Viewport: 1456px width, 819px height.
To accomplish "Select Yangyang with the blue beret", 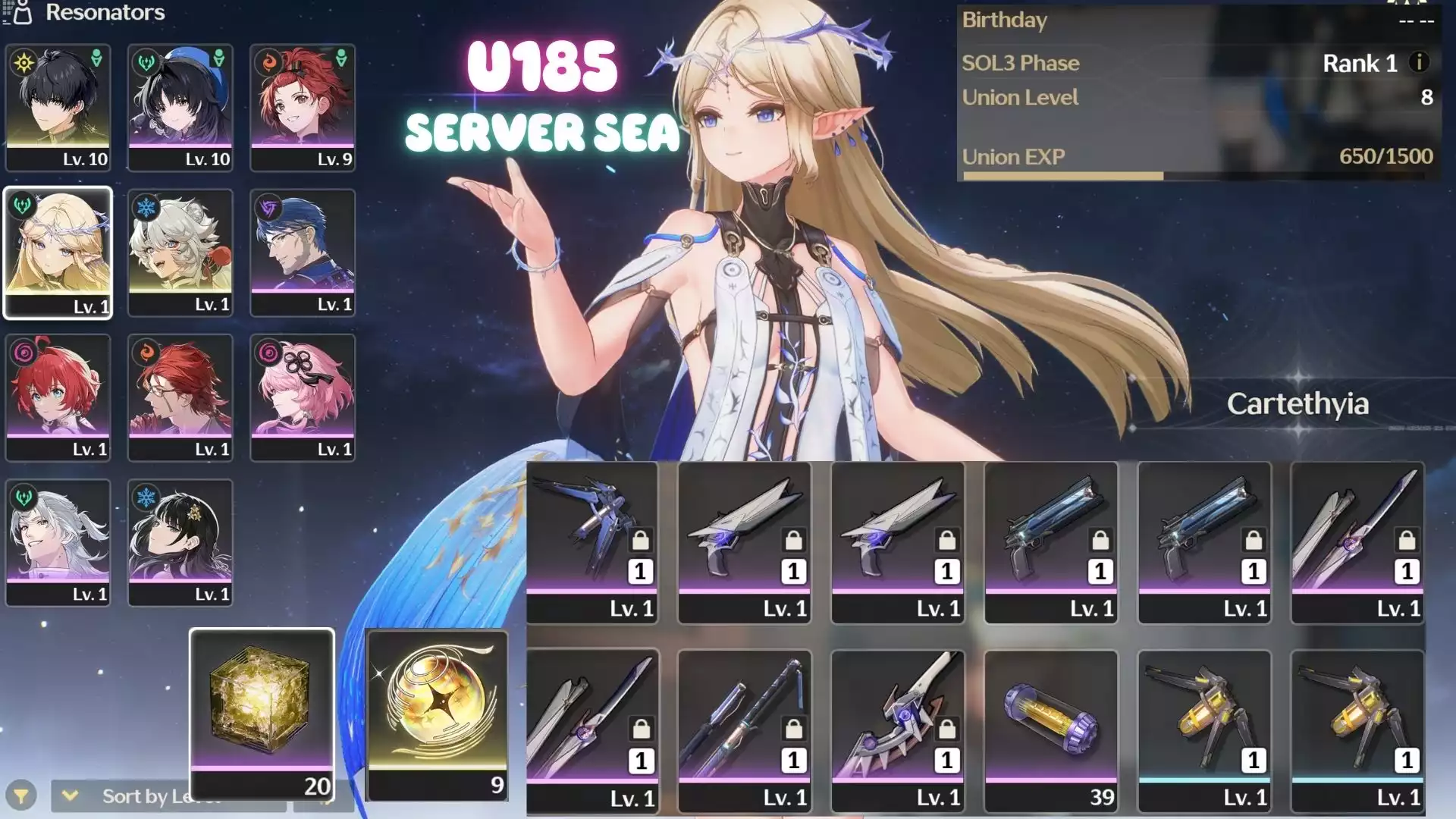I will click(x=180, y=107).
